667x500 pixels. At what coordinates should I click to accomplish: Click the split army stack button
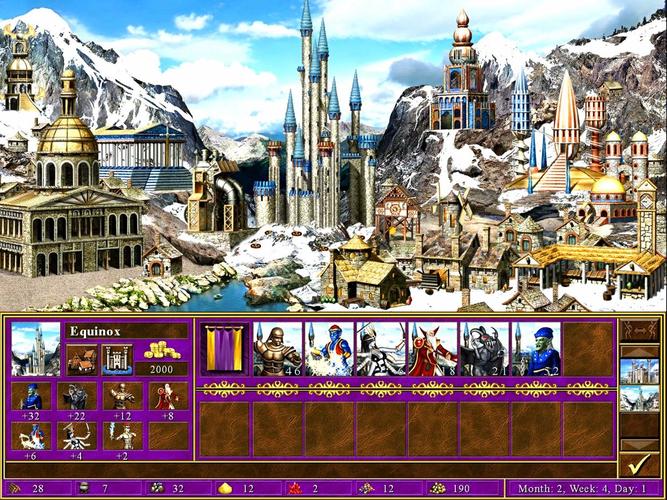click(x=638, y=330)
